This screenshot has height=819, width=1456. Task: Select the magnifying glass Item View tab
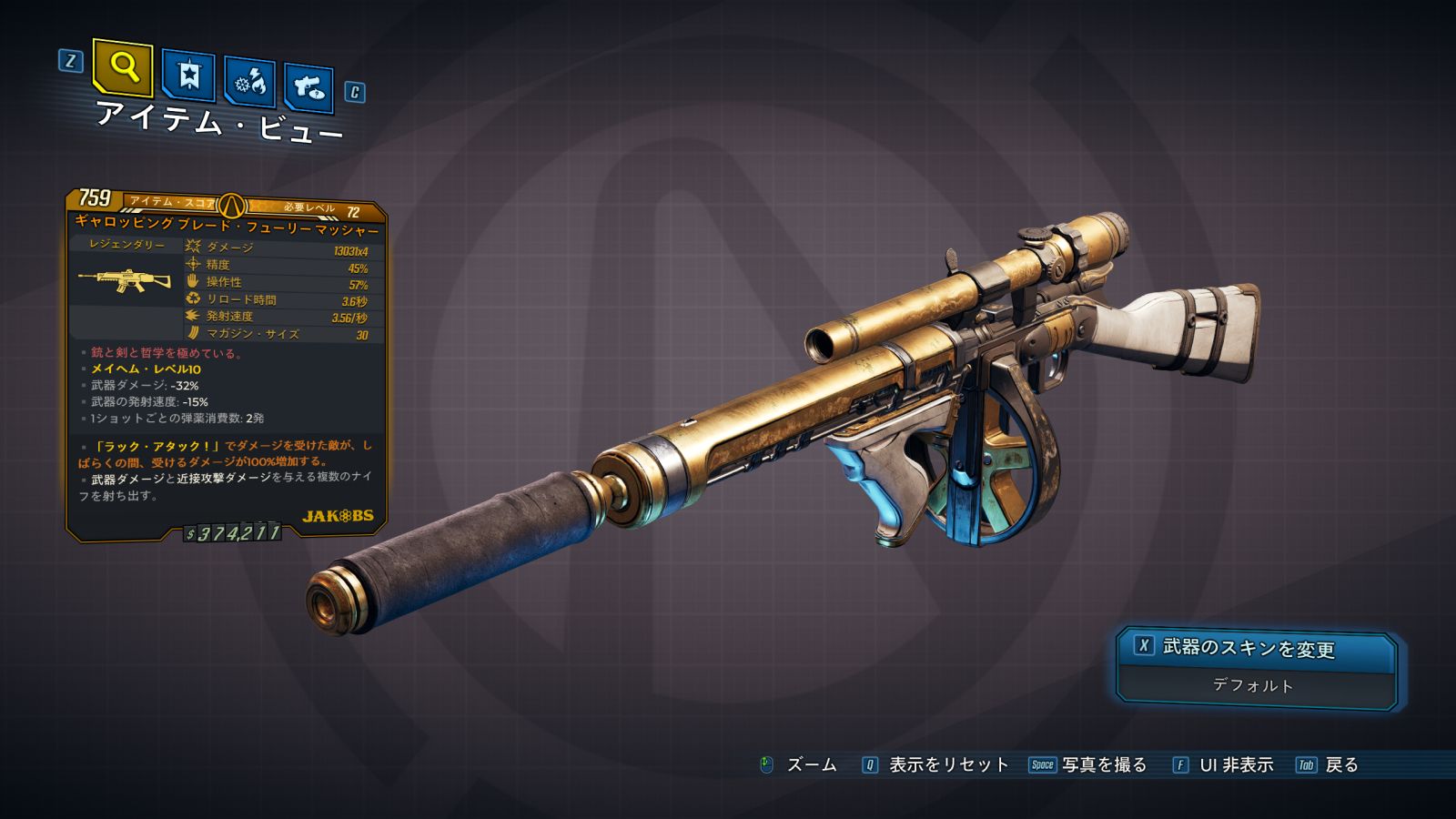coord(123,67)
